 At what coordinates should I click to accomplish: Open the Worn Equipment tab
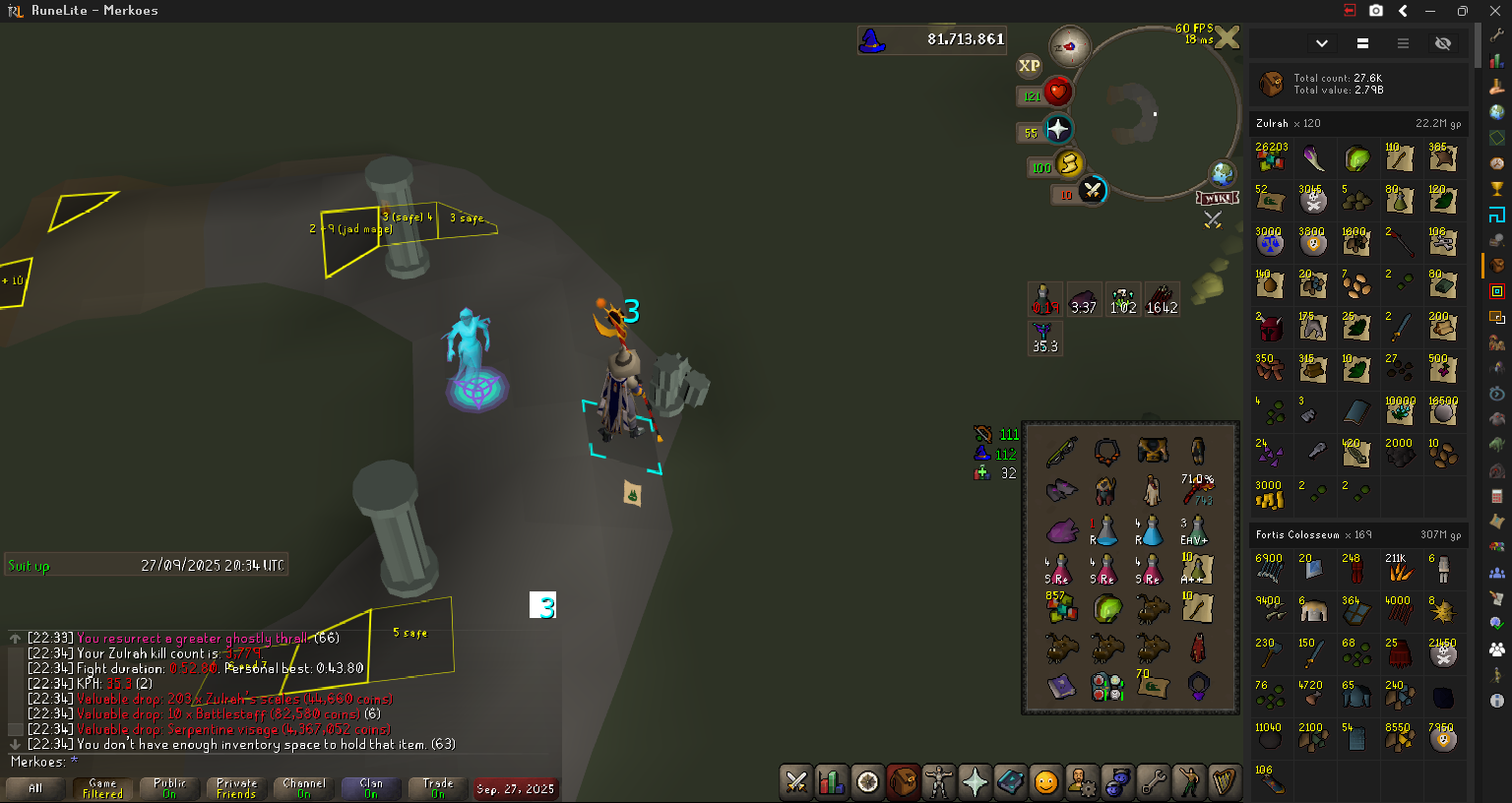point(939,782)
